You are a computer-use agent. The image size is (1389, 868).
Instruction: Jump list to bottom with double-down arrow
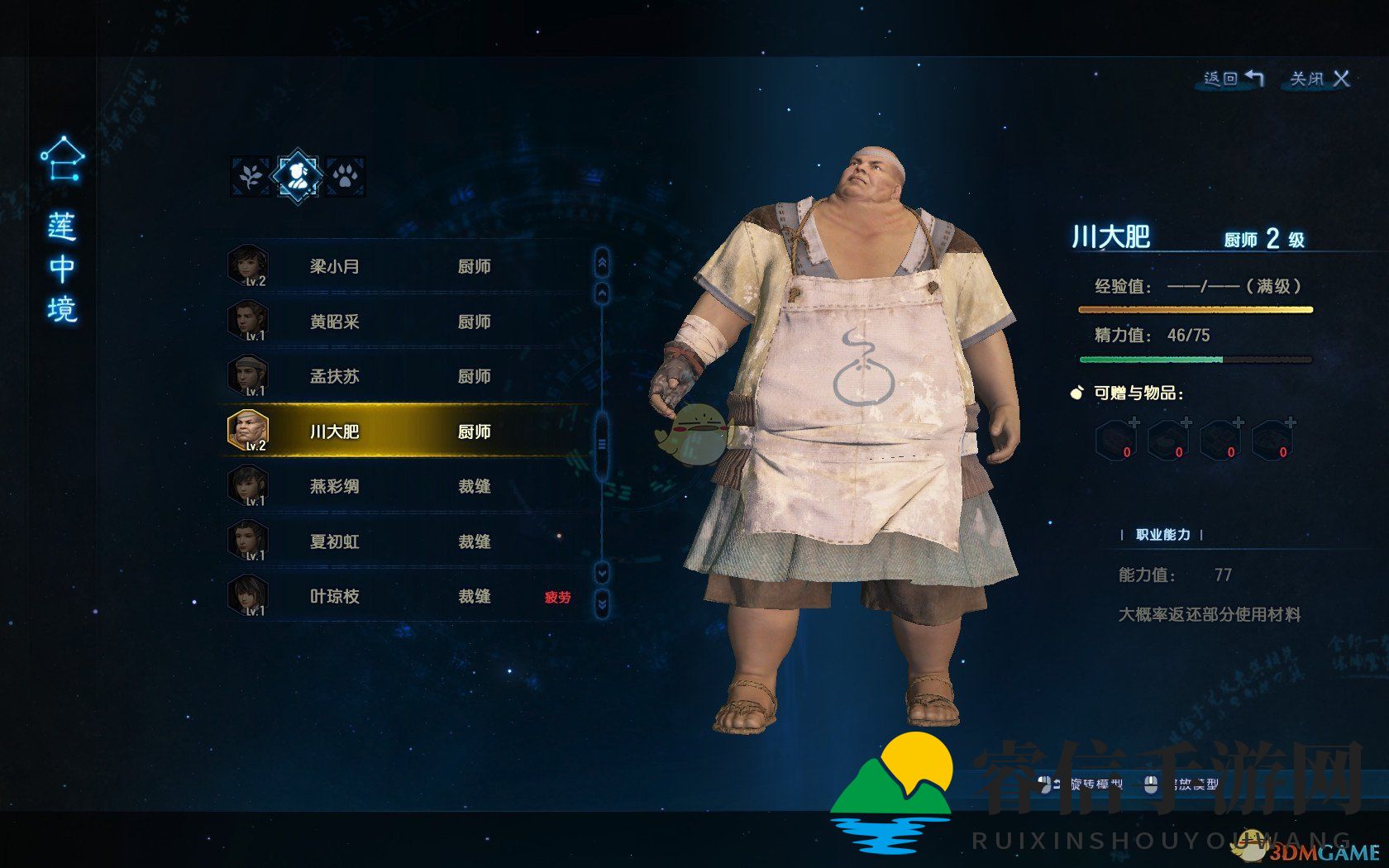(602, 605)
